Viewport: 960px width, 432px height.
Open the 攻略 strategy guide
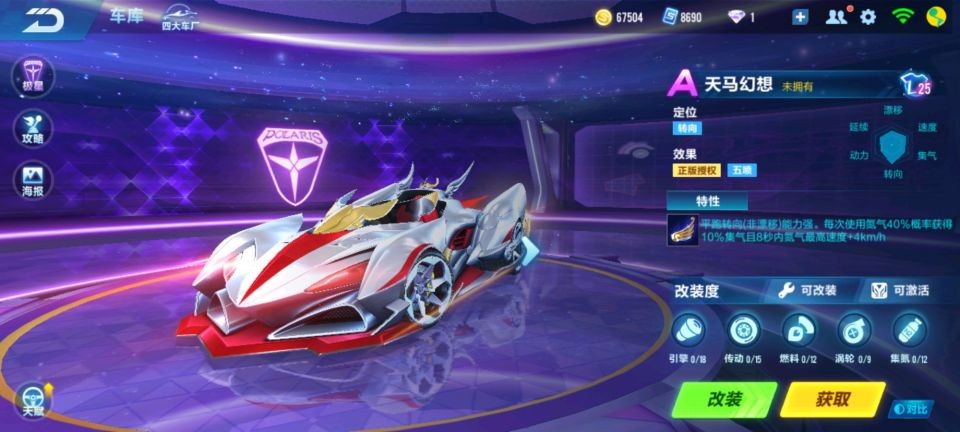click(33, 128)
